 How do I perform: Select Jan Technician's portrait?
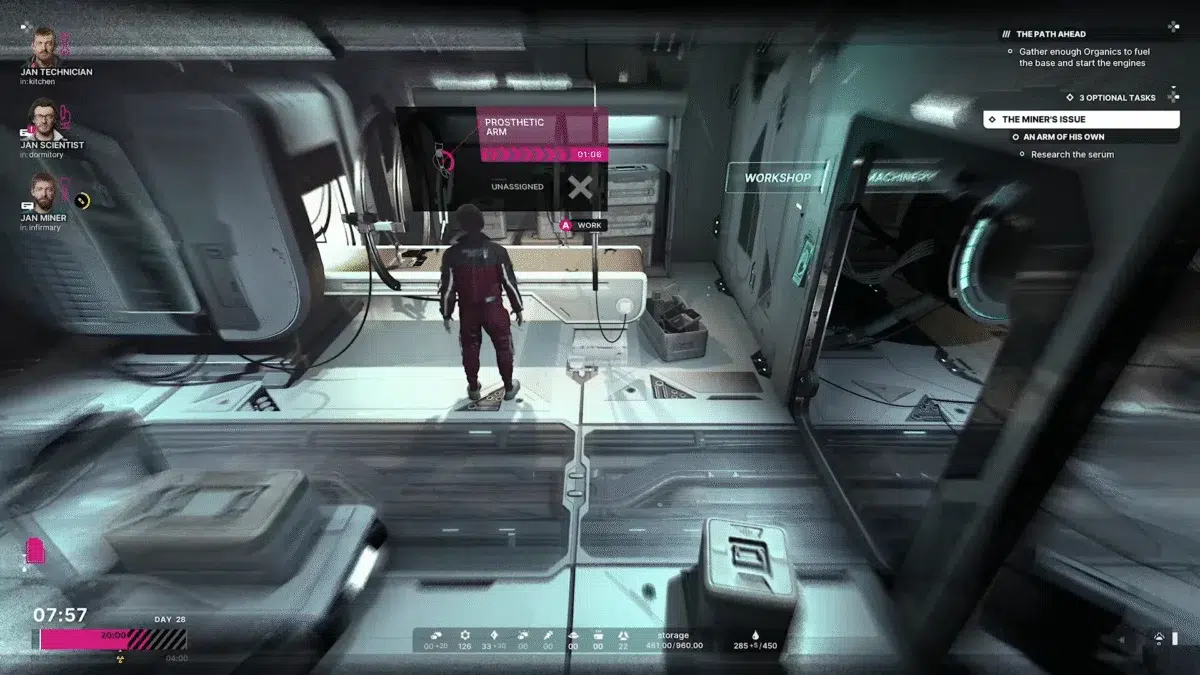41,47
